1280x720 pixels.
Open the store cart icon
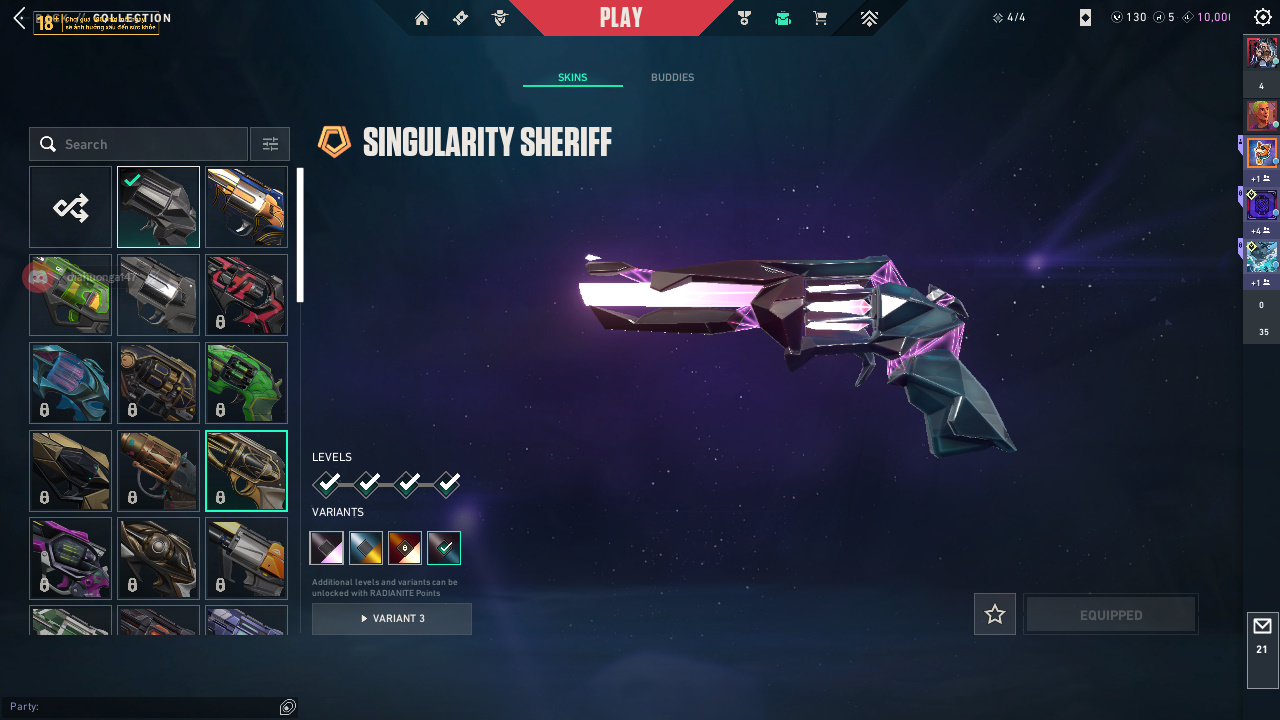[x=820, y=18]
